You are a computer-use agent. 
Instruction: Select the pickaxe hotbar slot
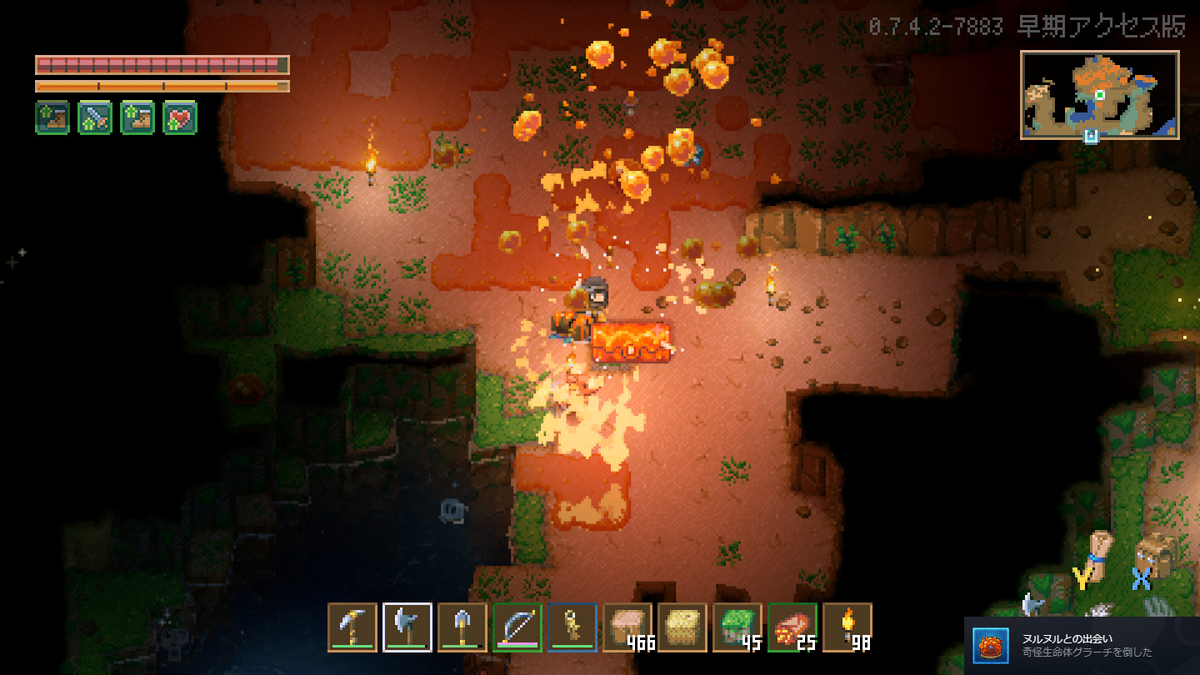pyautogui.click(x=353, y=627)
